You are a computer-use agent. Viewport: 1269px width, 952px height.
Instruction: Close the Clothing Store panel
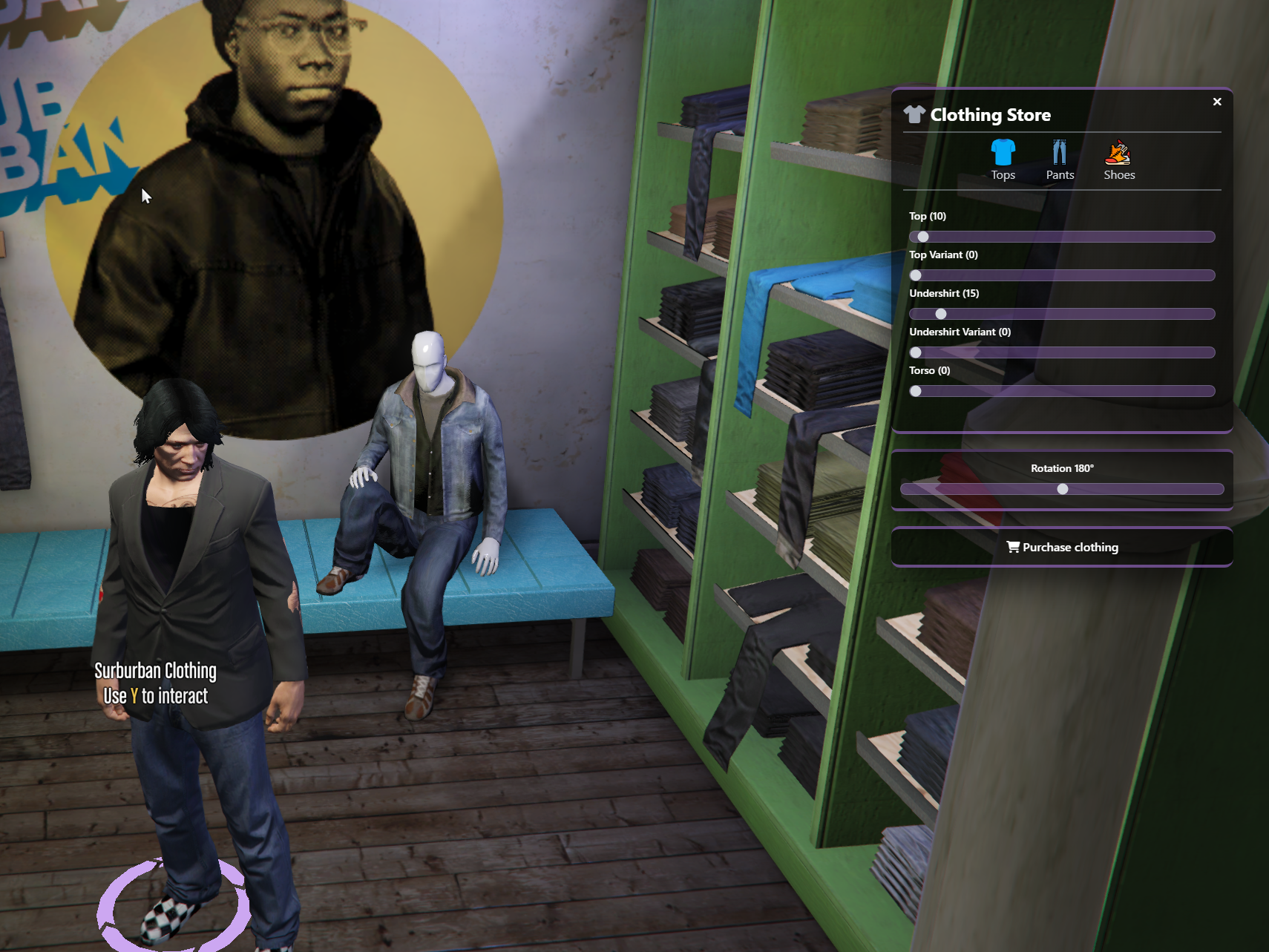pyautogui.click(x=1217, y=102)
